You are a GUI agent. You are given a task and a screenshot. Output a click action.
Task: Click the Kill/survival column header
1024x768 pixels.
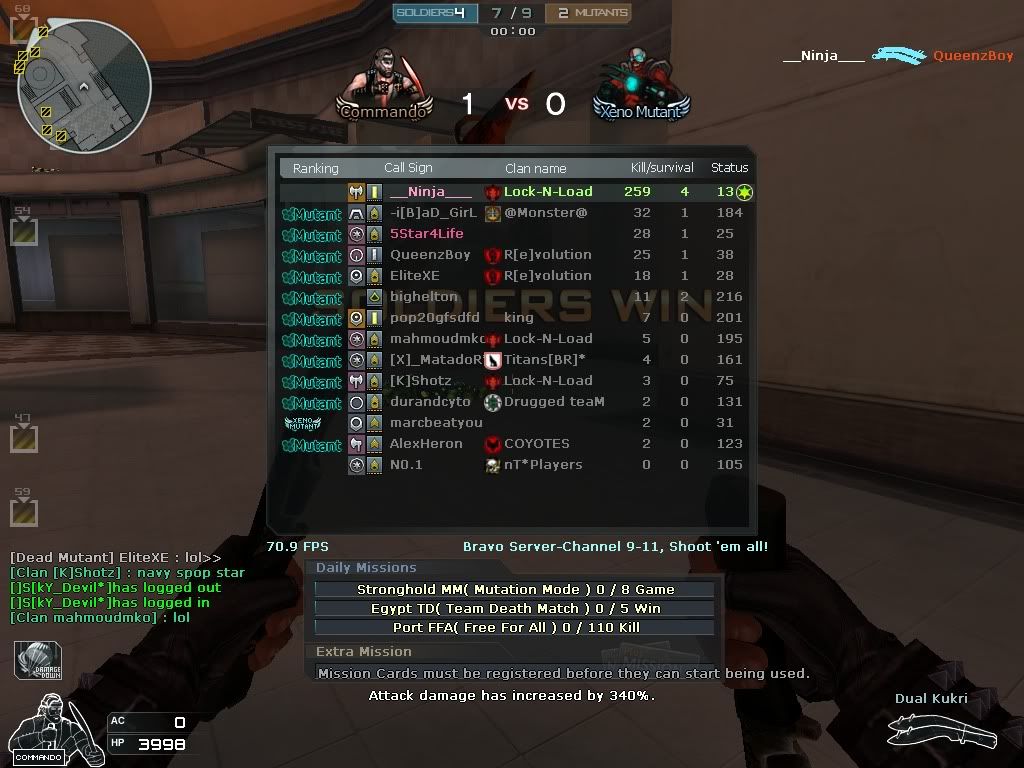662,168
